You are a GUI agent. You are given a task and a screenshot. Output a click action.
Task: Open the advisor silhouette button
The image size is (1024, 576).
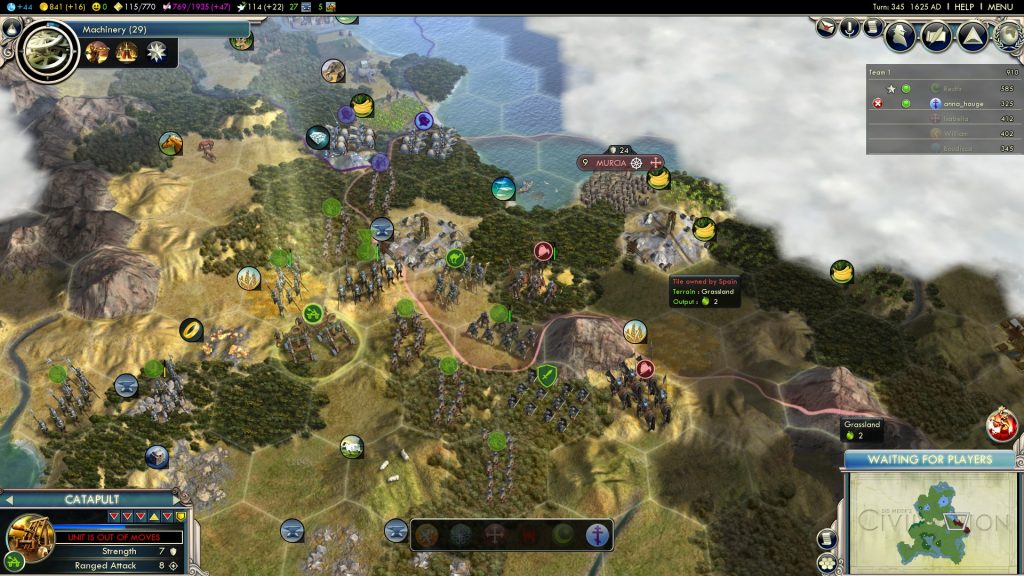pos(902,36)
